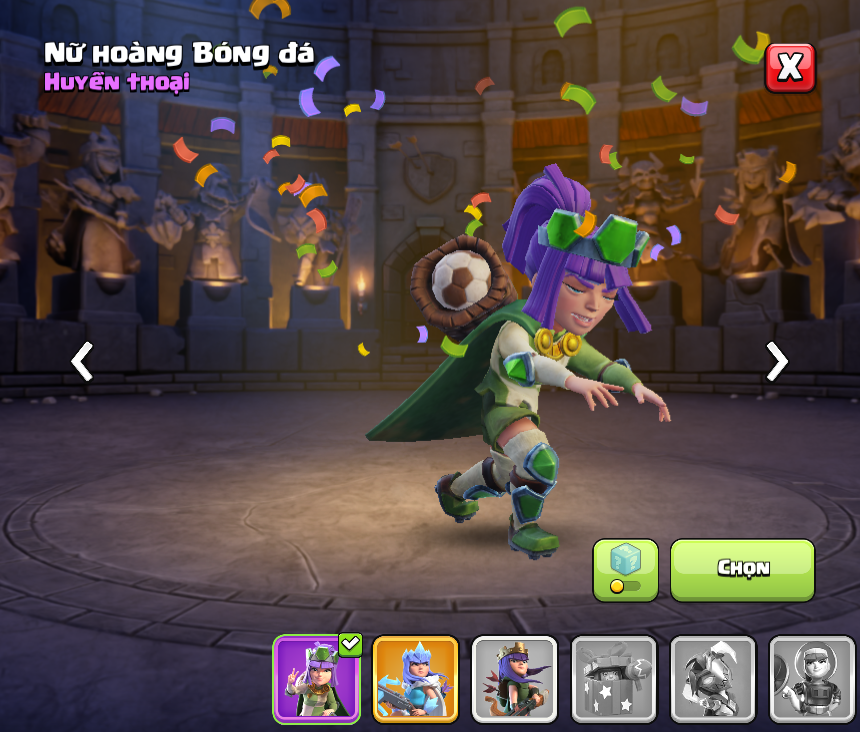Select the football queen skin thumbnail
This screenshot has width=860, height=732.
click(x=316, y=679)
